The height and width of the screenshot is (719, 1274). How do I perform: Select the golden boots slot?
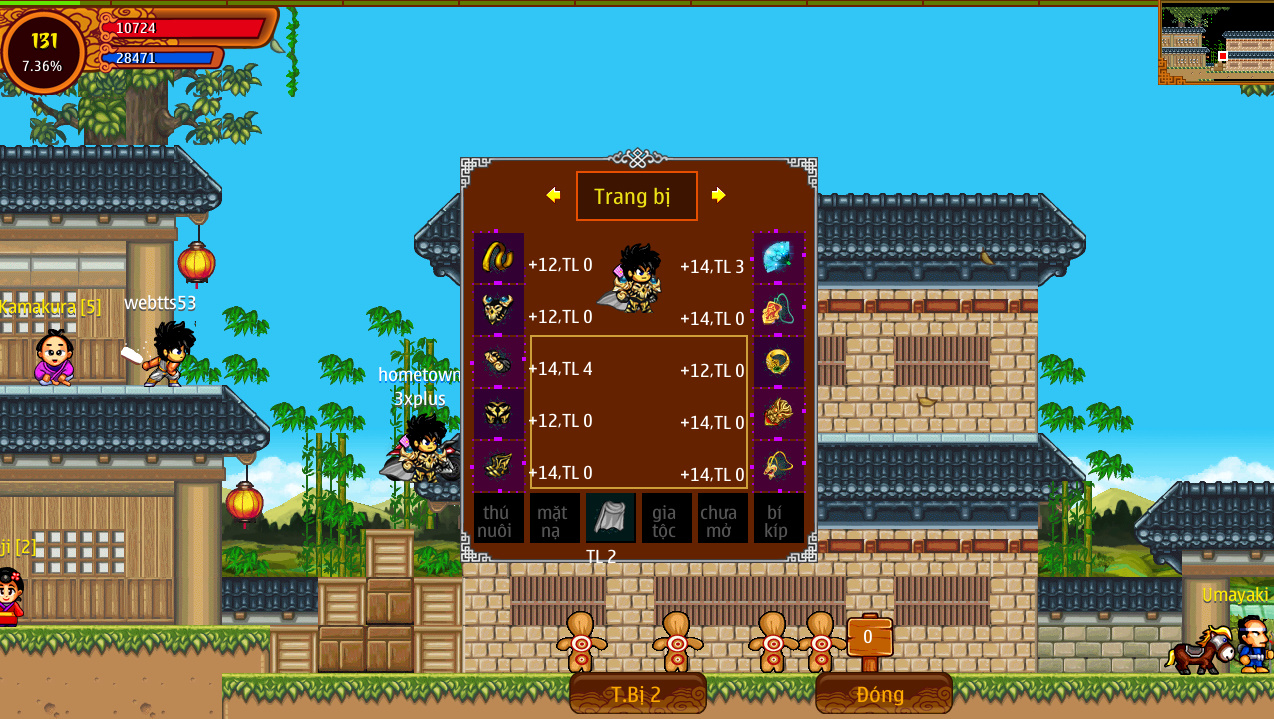(498, 466)
